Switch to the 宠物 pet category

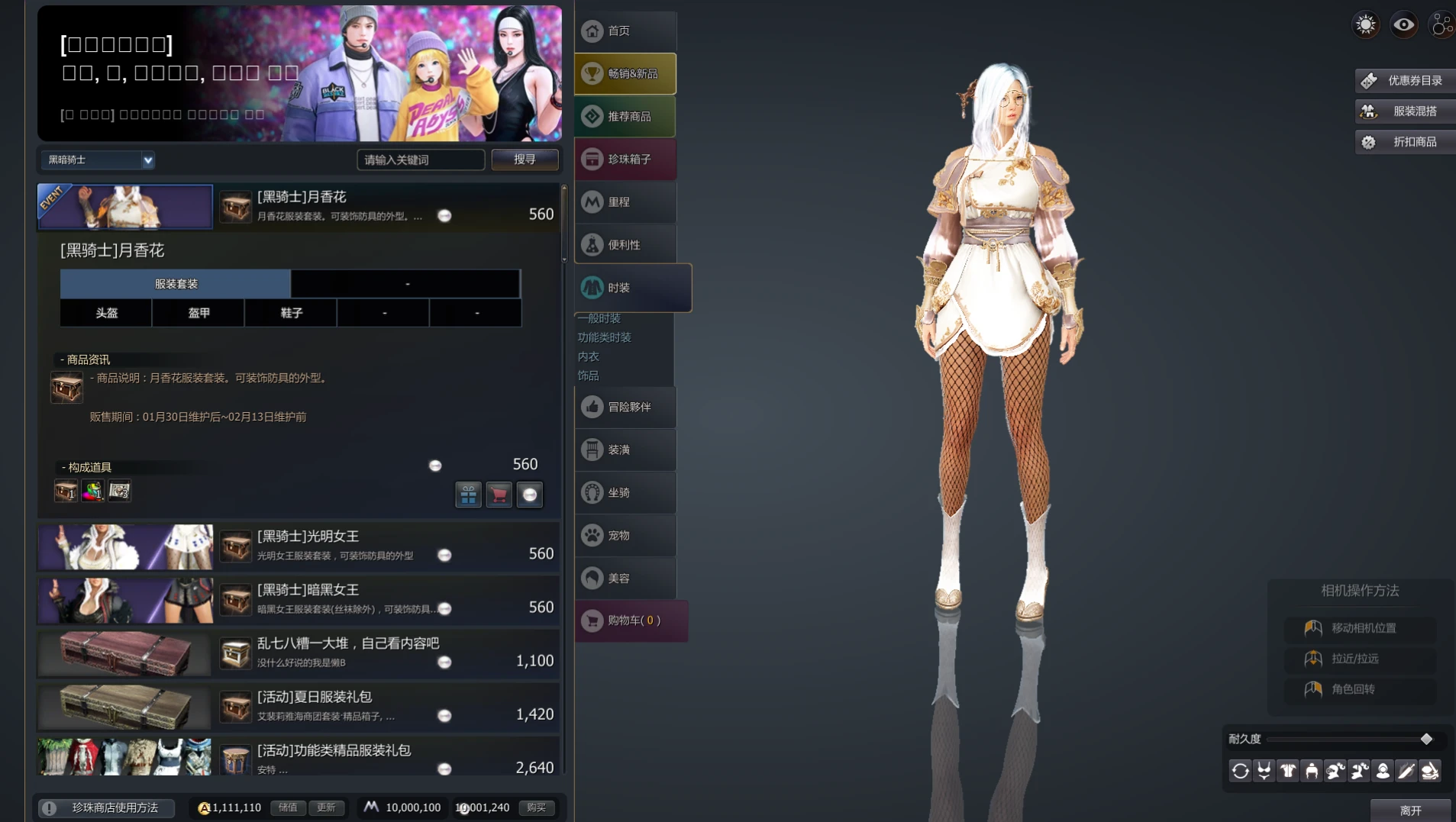(625, 536)
